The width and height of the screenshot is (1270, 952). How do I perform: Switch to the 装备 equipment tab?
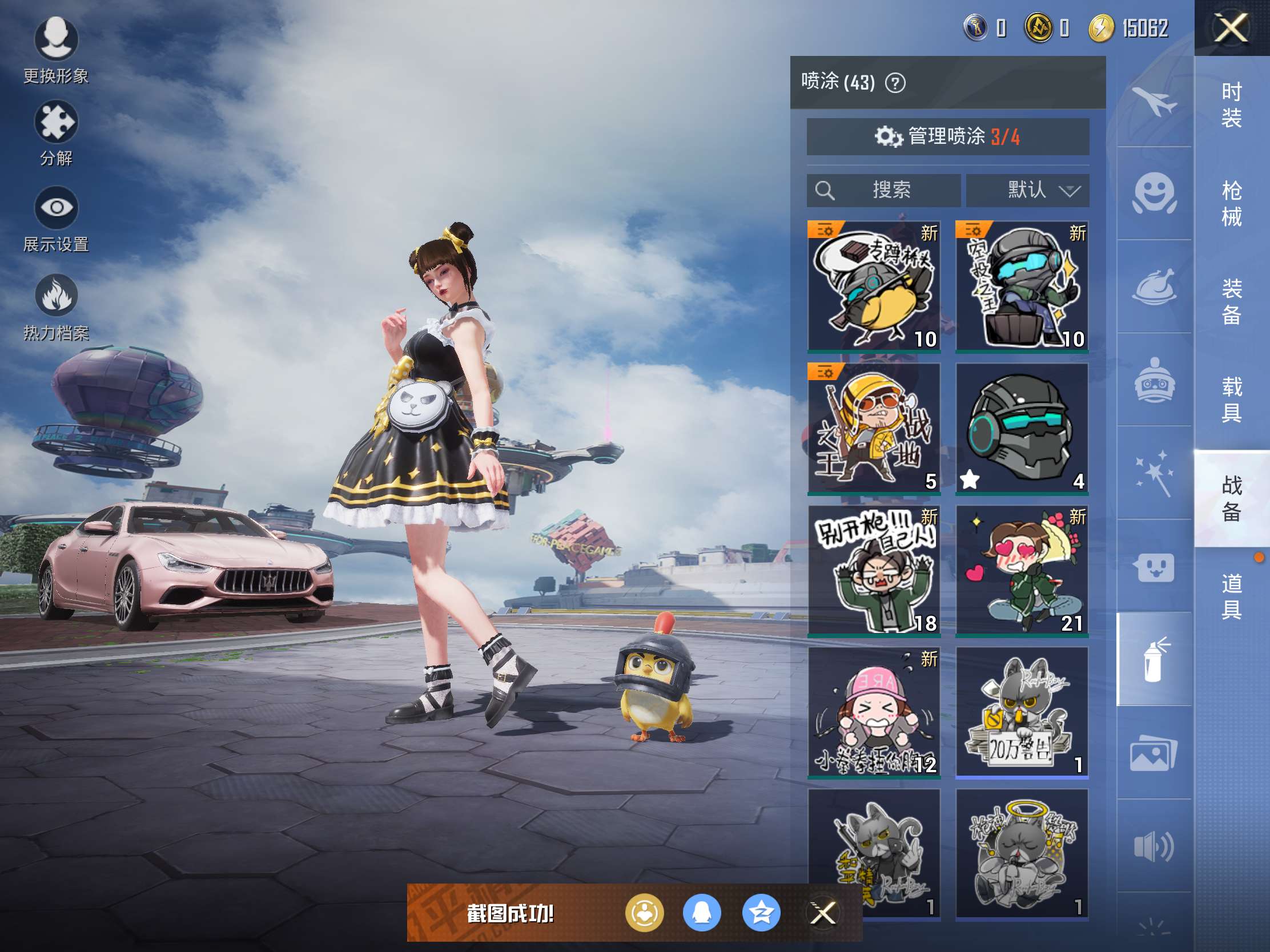1232,301
